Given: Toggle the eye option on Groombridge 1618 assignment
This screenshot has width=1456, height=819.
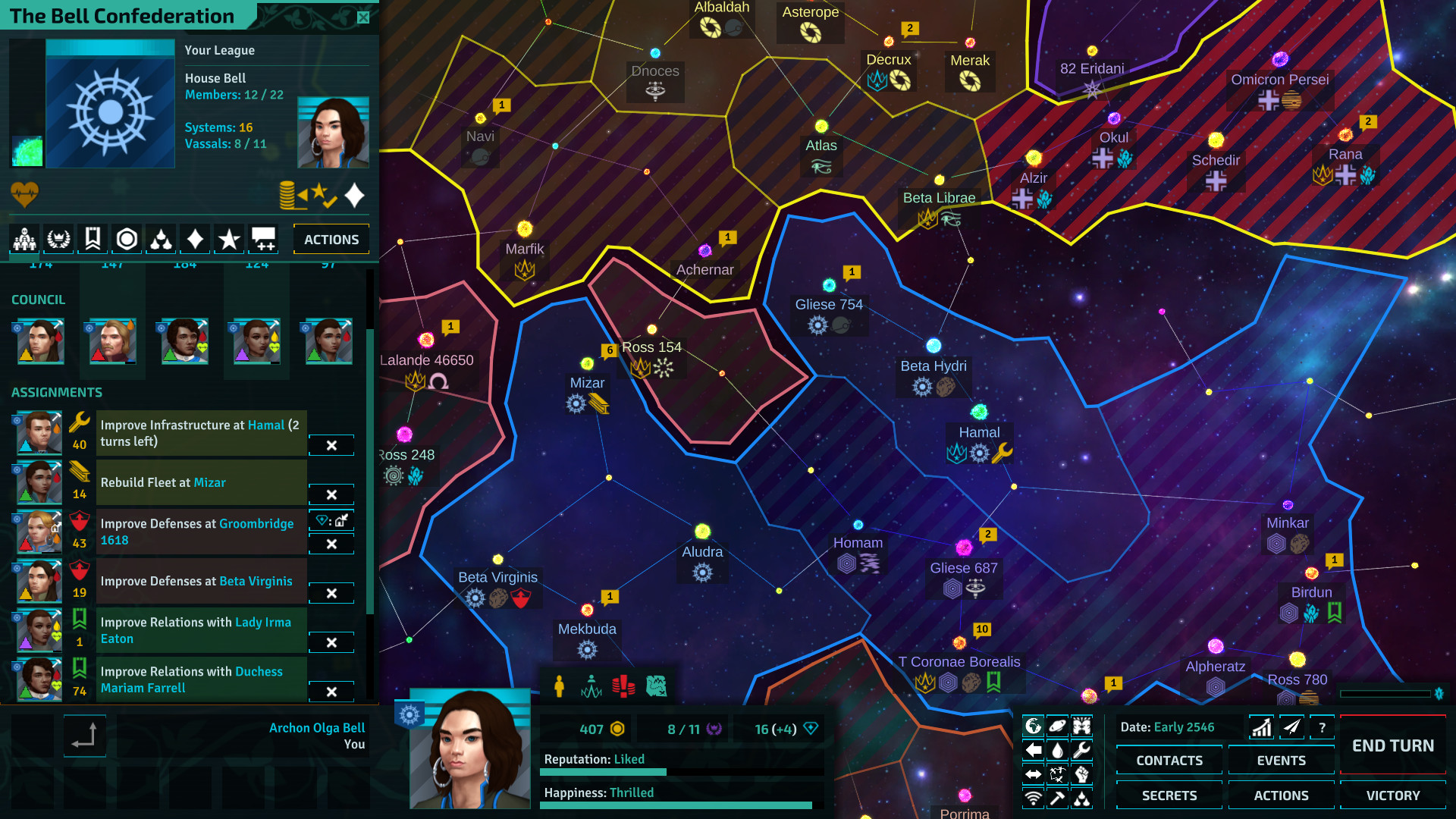Looking at the screenshot, I should pos(331,521).
